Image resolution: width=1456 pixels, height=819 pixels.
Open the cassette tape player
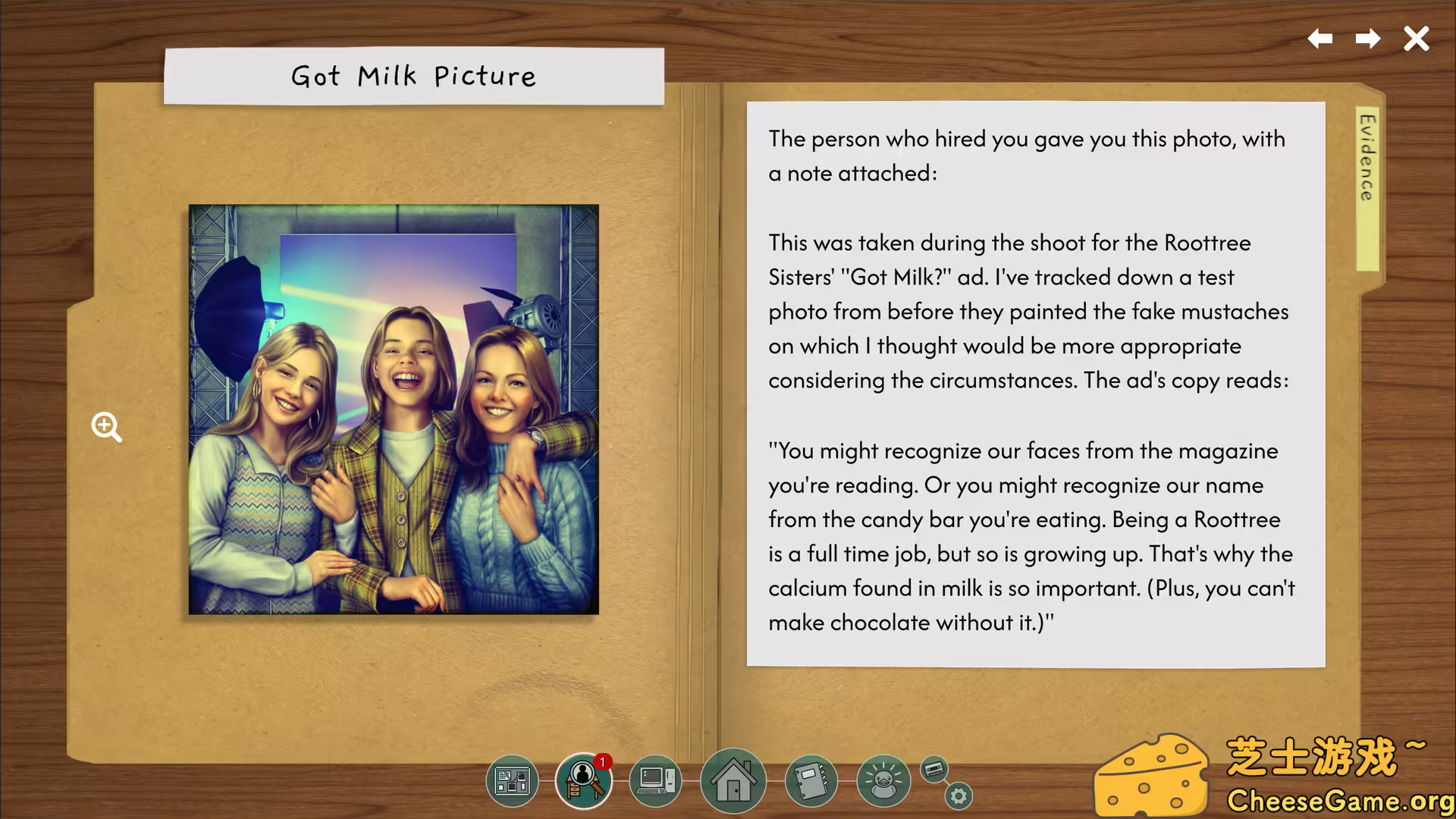(934, 770)
